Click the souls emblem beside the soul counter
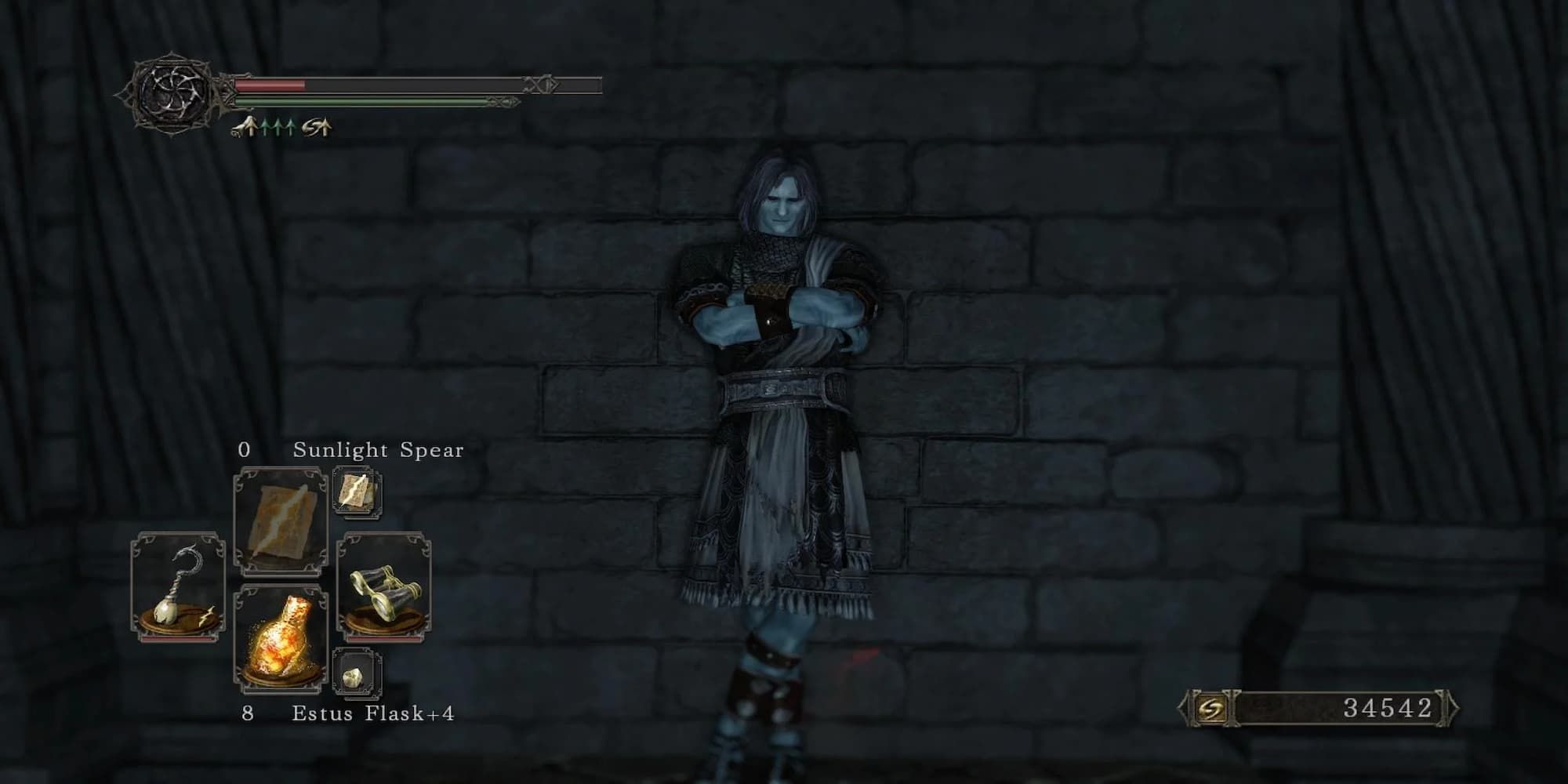Screen dimensions: 1568x784 1213,708
